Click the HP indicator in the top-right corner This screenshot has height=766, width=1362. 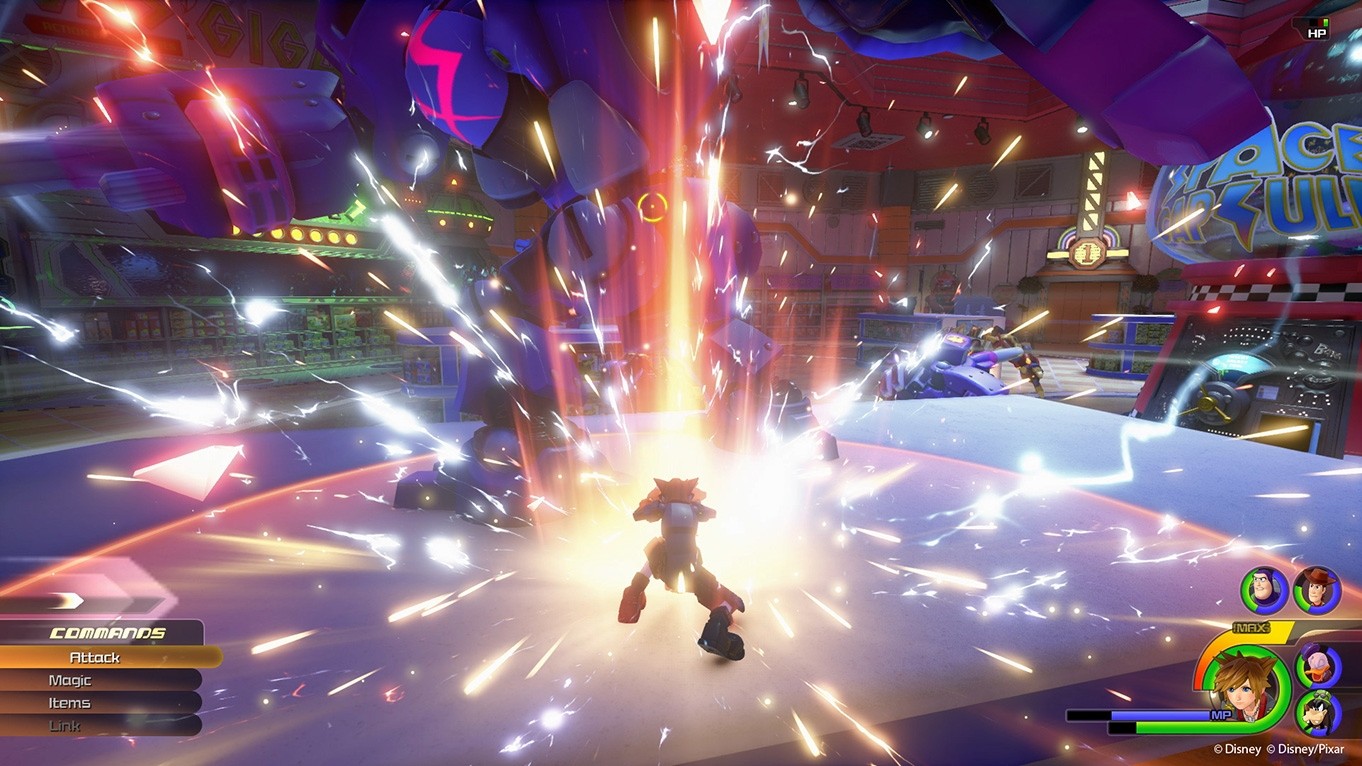1318,31
